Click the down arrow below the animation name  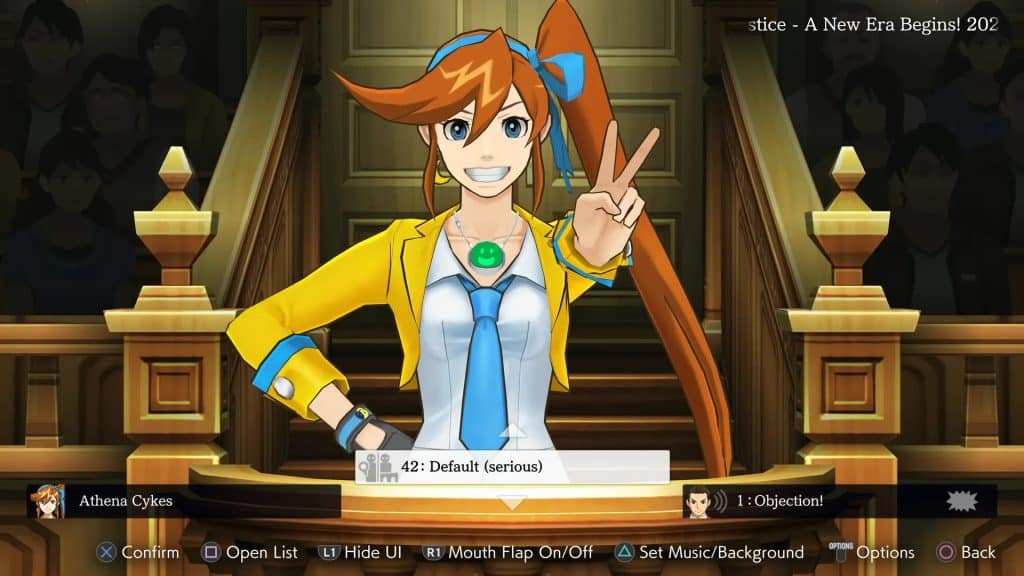[x=512, y=503]
